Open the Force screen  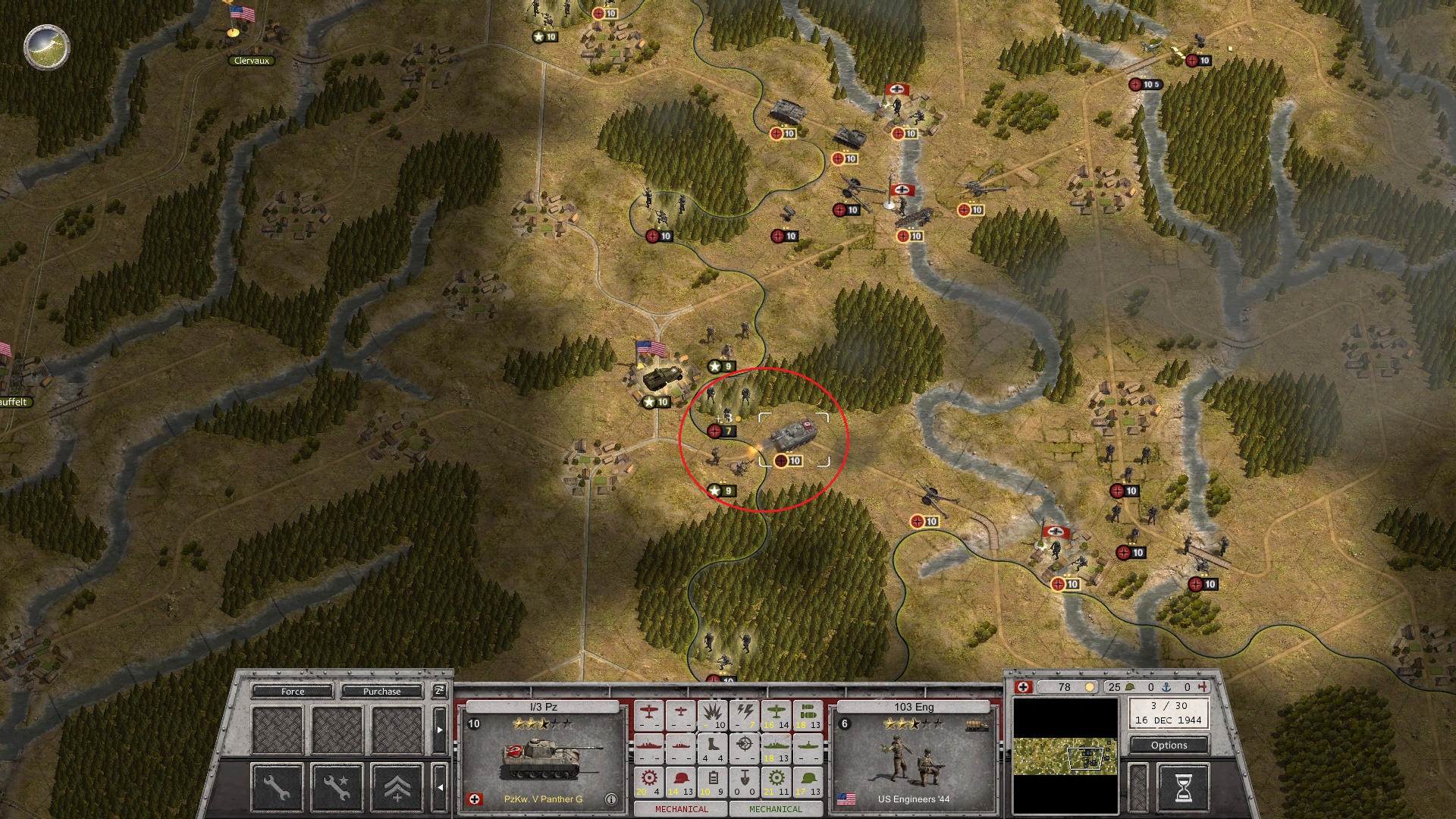[x=290, y=691]
